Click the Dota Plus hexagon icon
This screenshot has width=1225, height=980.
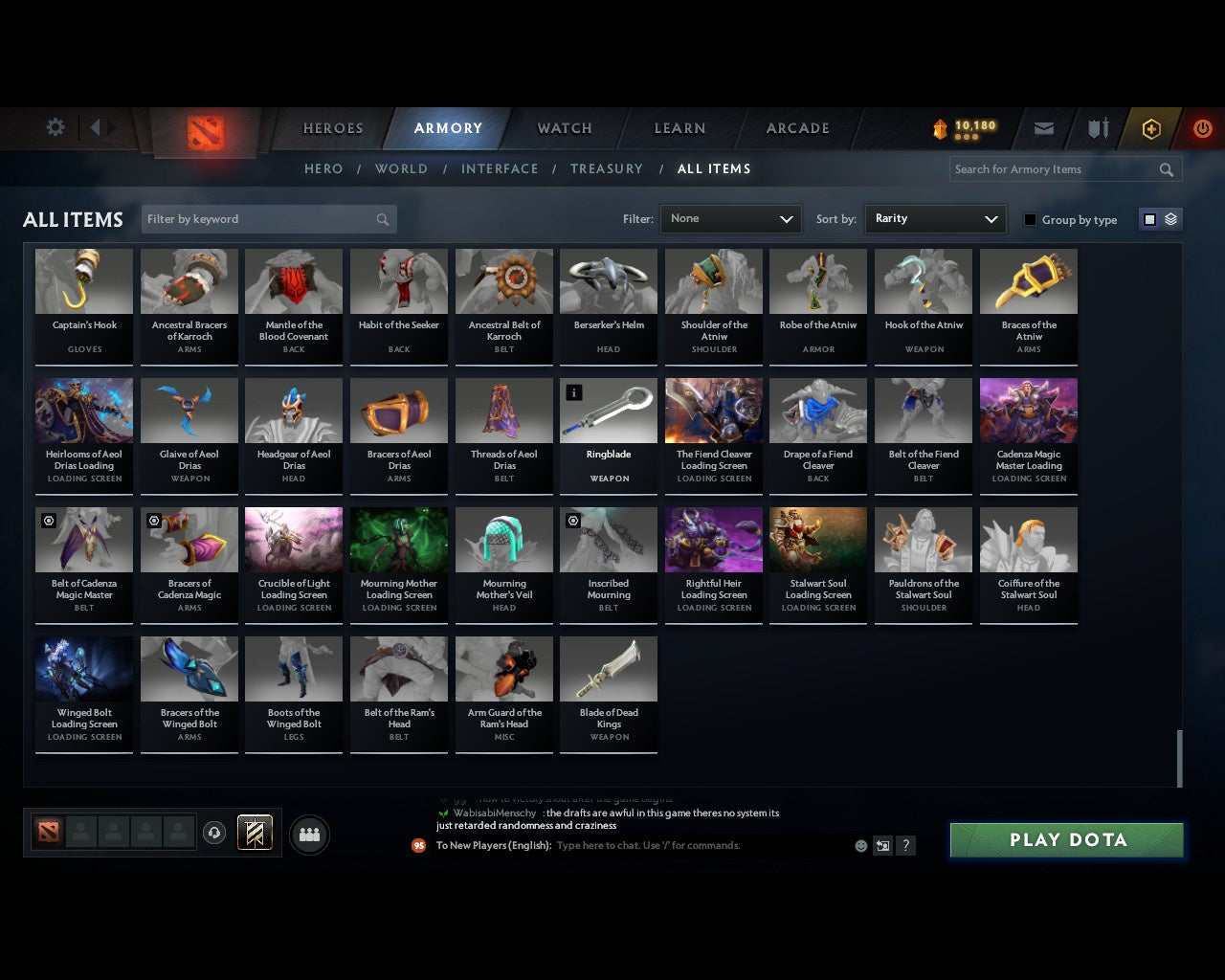(x=1150, y=128)
